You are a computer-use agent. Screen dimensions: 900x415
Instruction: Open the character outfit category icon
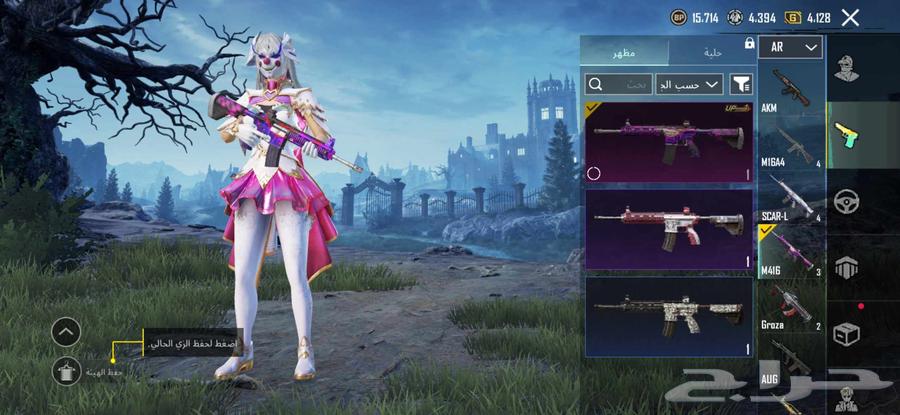pyautogui.click(x=846, y=68)
